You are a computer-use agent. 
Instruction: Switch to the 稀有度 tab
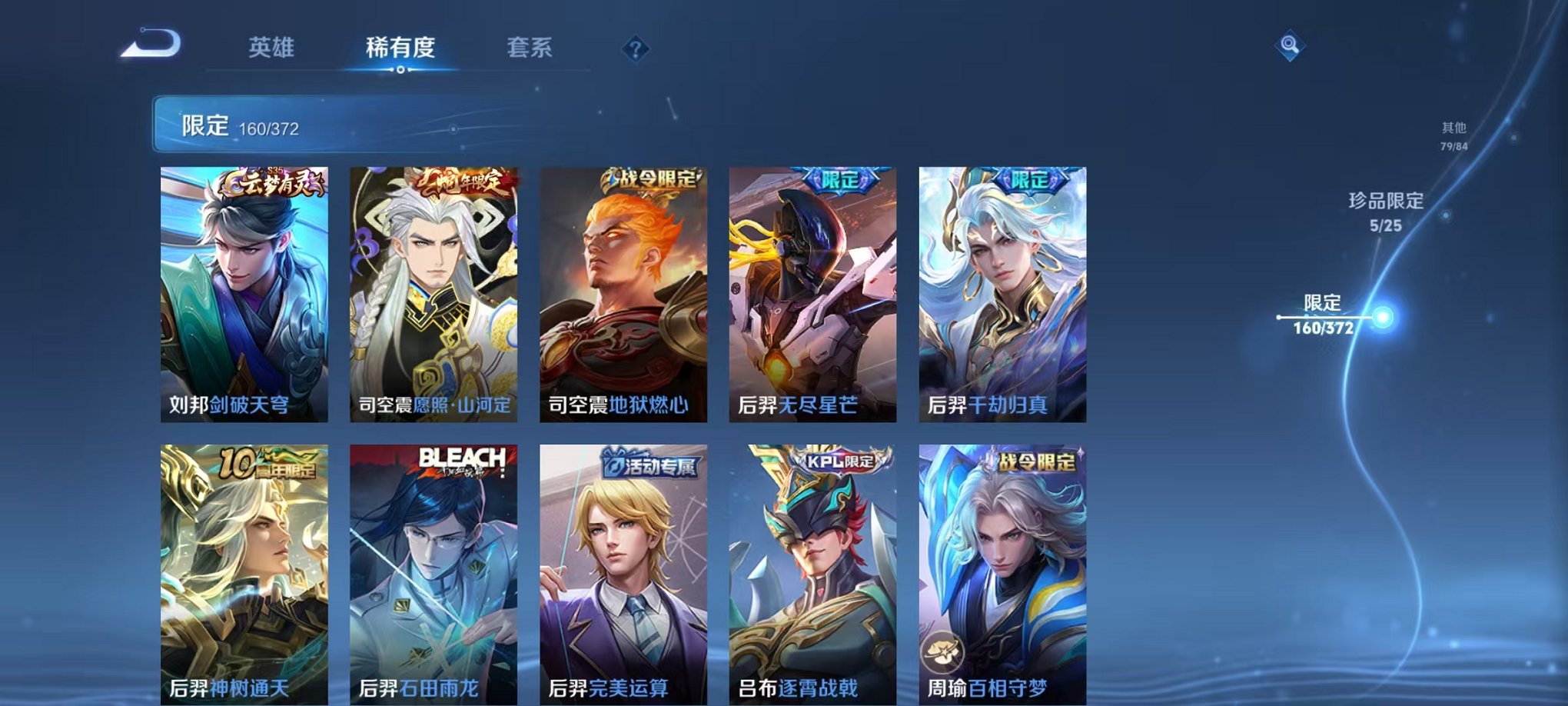(402, 47)
